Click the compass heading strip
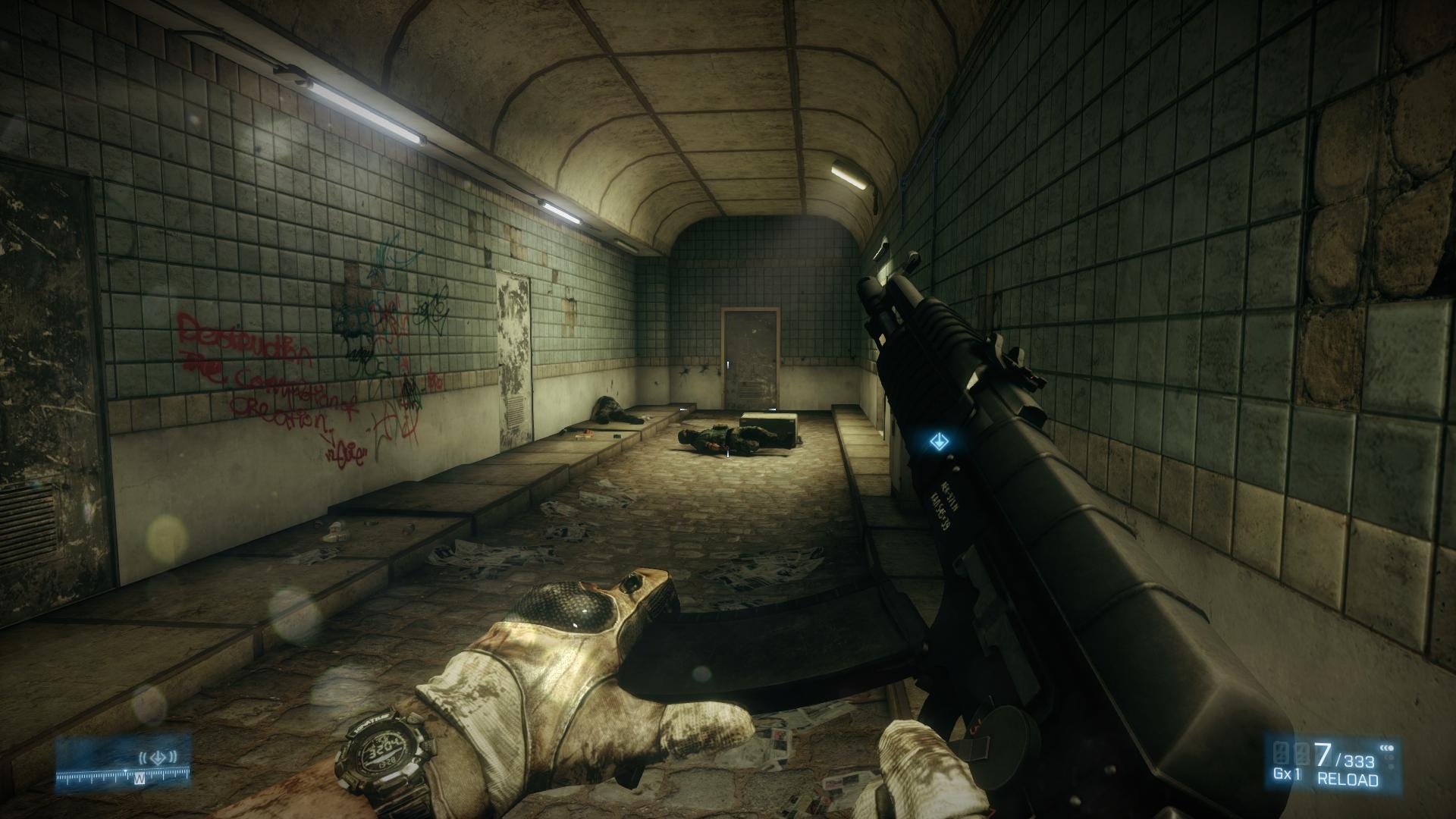 124,776
